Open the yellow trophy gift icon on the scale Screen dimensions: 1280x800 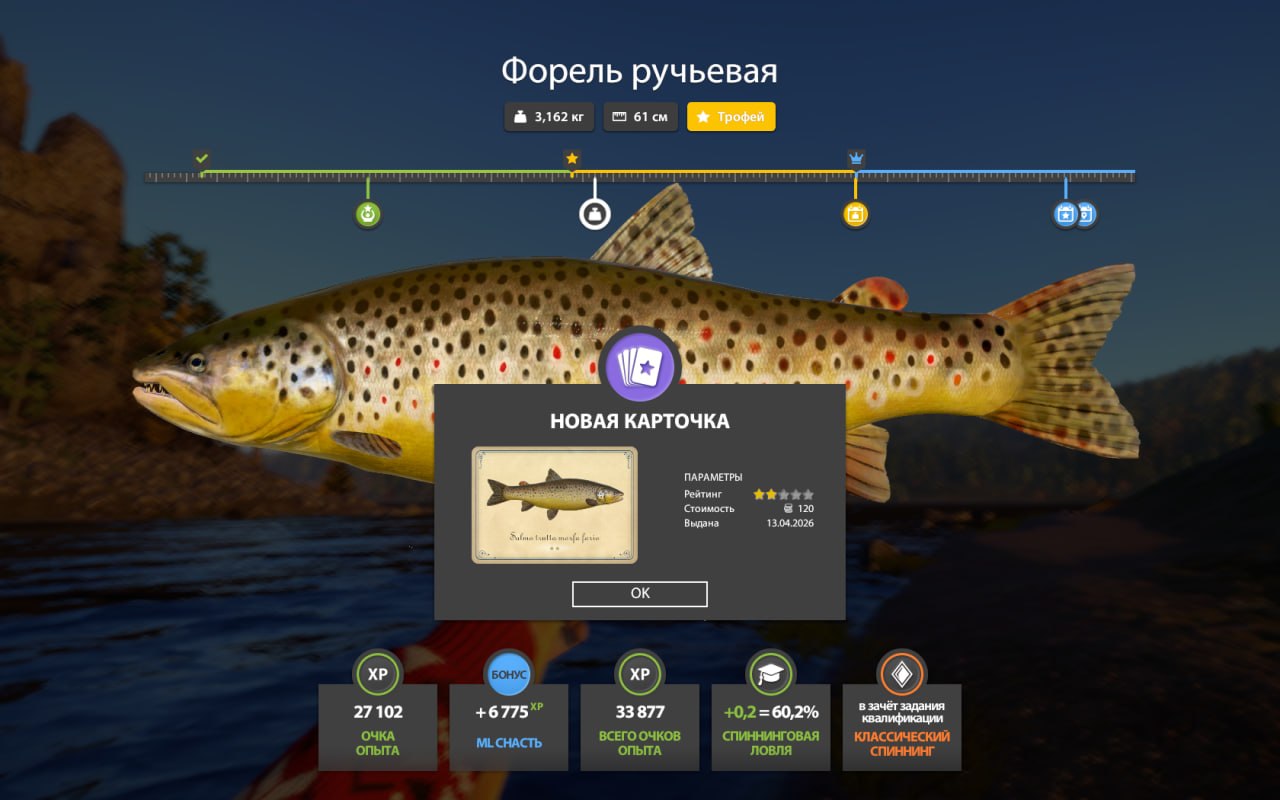855,213
